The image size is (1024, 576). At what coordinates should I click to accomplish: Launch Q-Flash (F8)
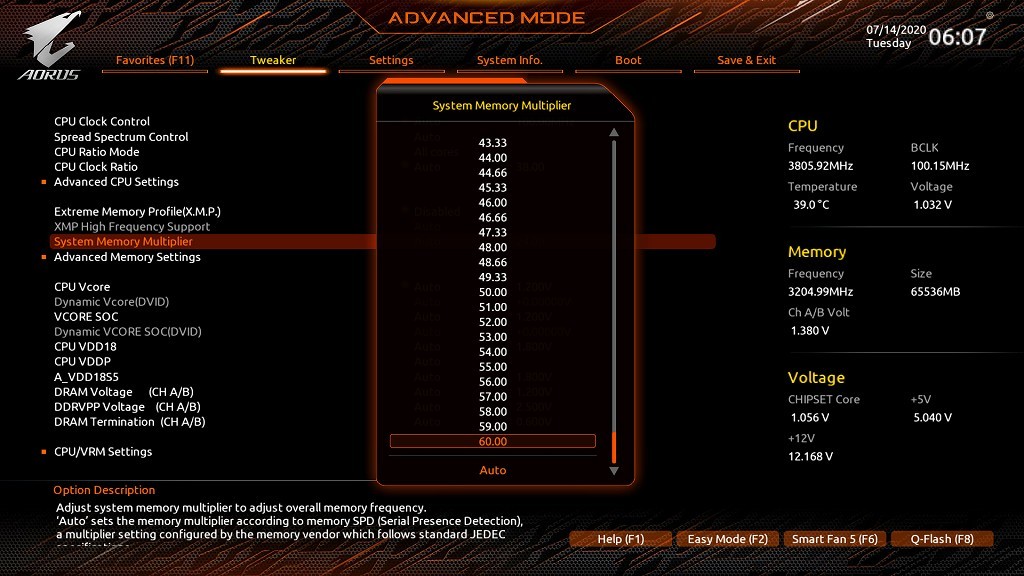941,539
